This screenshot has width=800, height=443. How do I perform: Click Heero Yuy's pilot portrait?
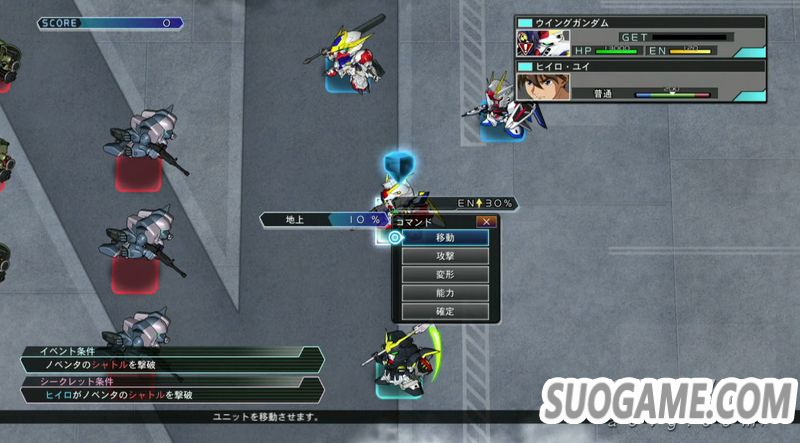click(x=537, y=88)
